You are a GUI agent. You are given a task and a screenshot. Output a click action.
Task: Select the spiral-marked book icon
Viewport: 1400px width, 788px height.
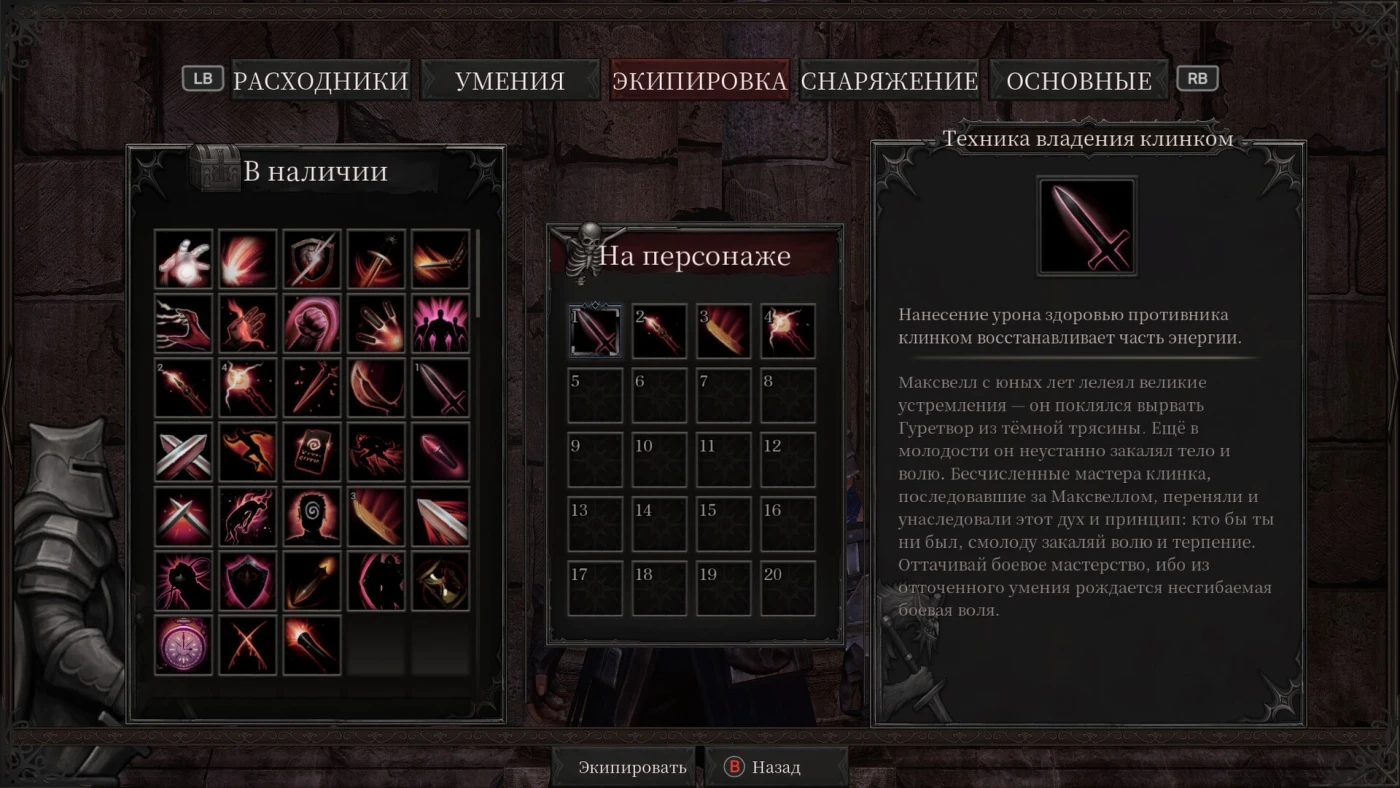[x=312, y=452]
